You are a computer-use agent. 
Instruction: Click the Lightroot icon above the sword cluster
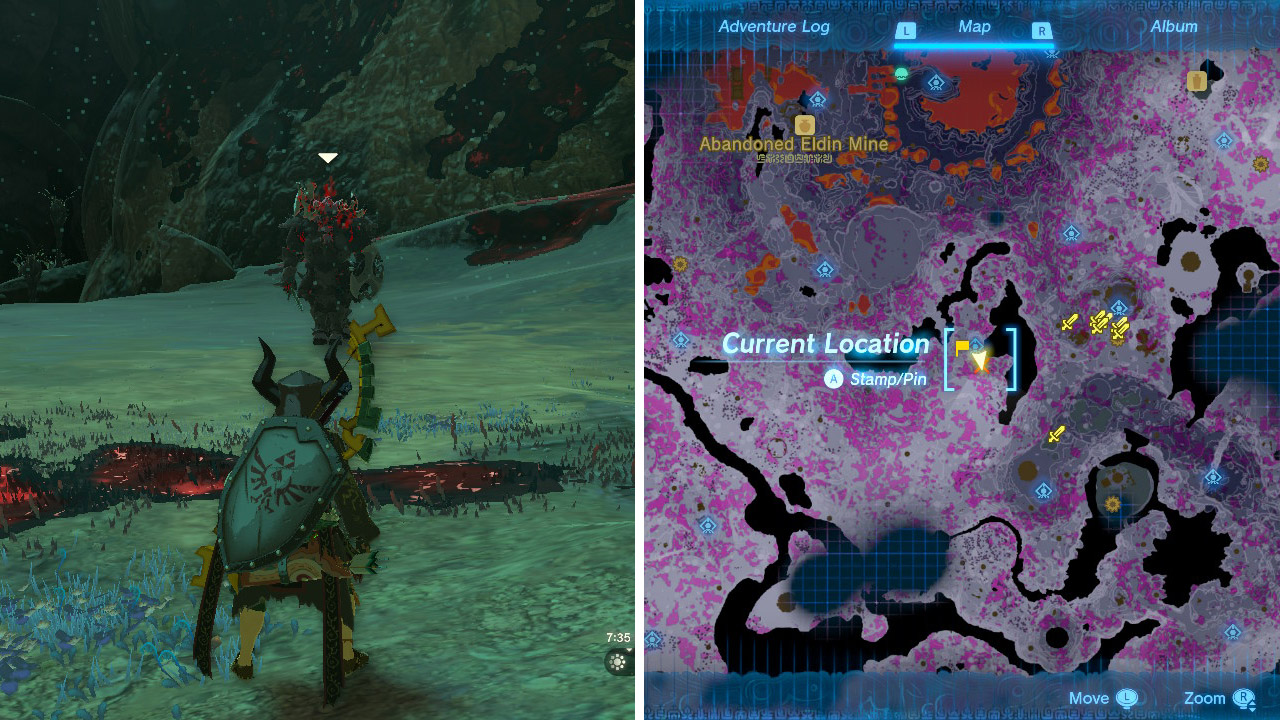[x=1118, y=306]
